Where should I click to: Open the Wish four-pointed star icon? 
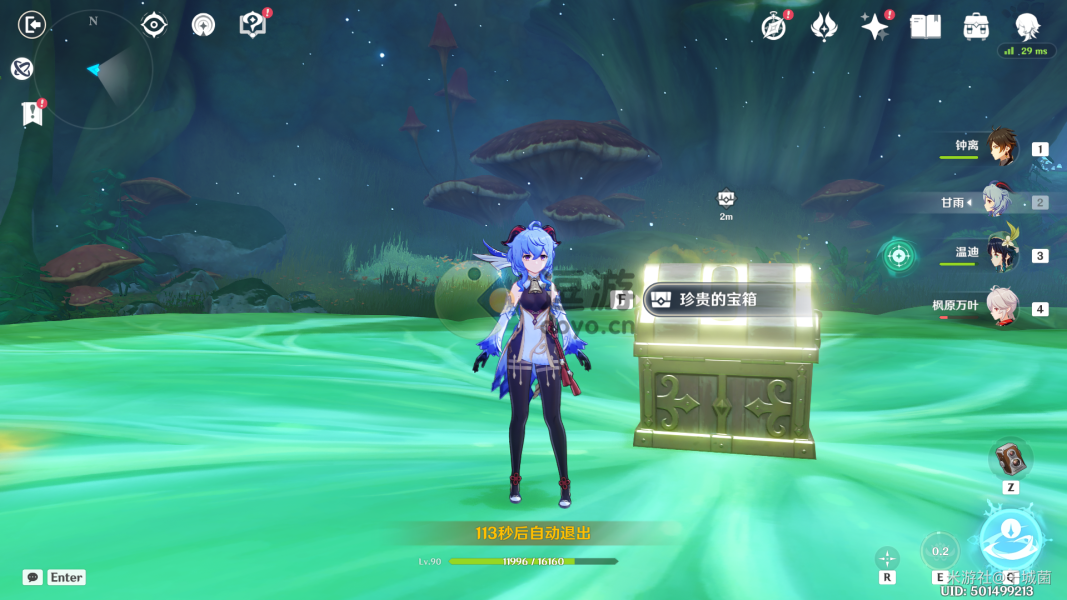(875, 27)
